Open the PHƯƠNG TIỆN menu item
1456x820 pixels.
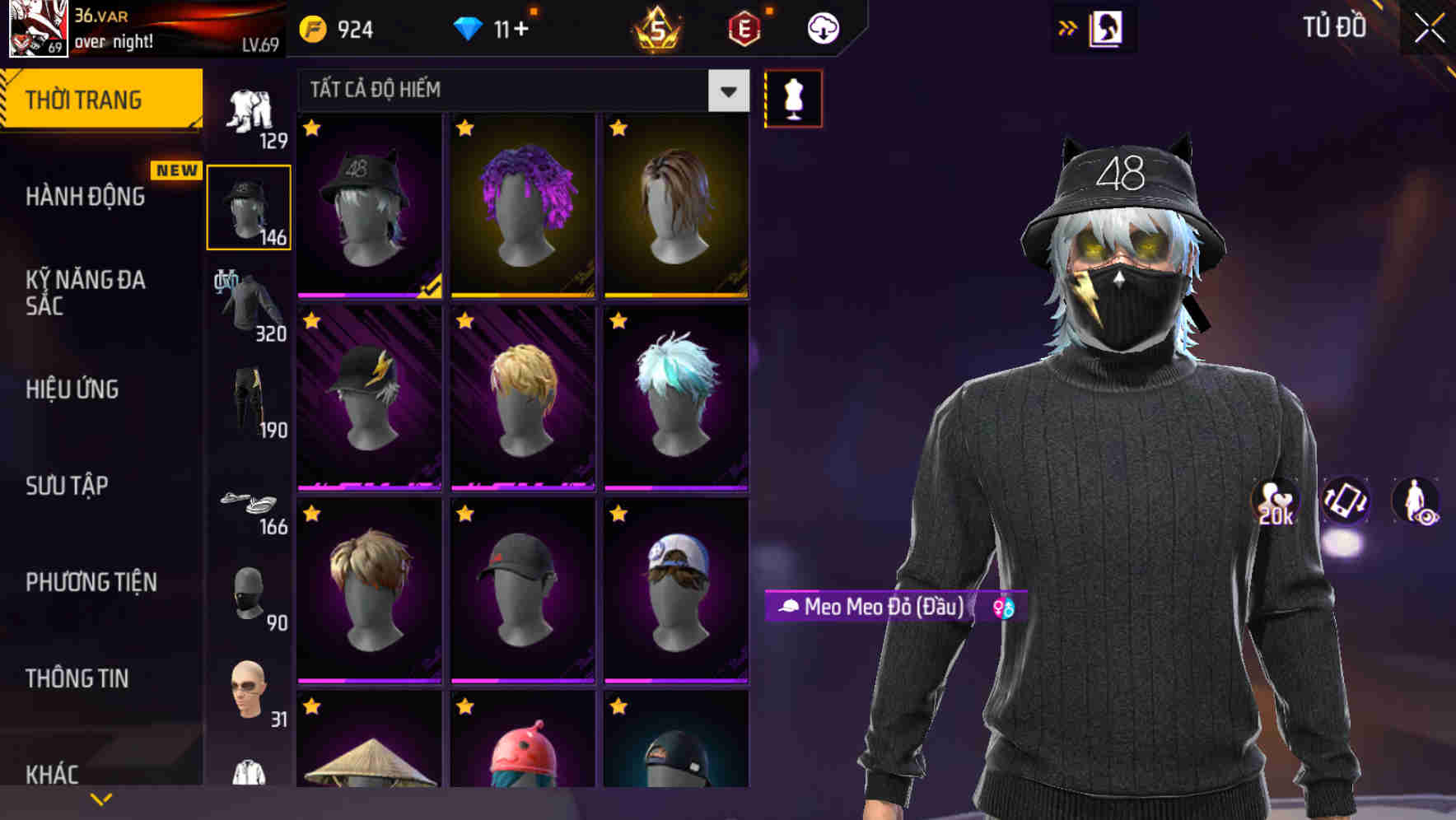click(91, 582)
